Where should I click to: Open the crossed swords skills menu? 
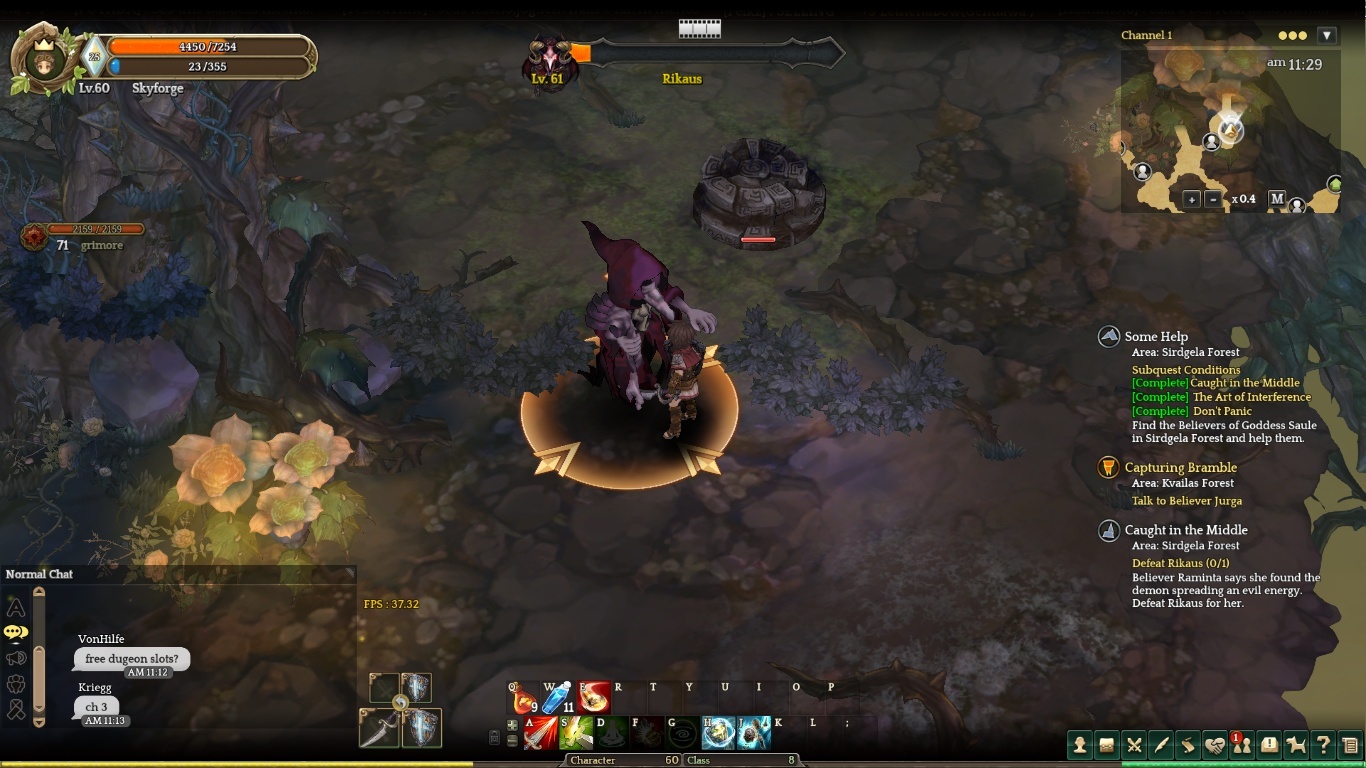coord(1134,744)
